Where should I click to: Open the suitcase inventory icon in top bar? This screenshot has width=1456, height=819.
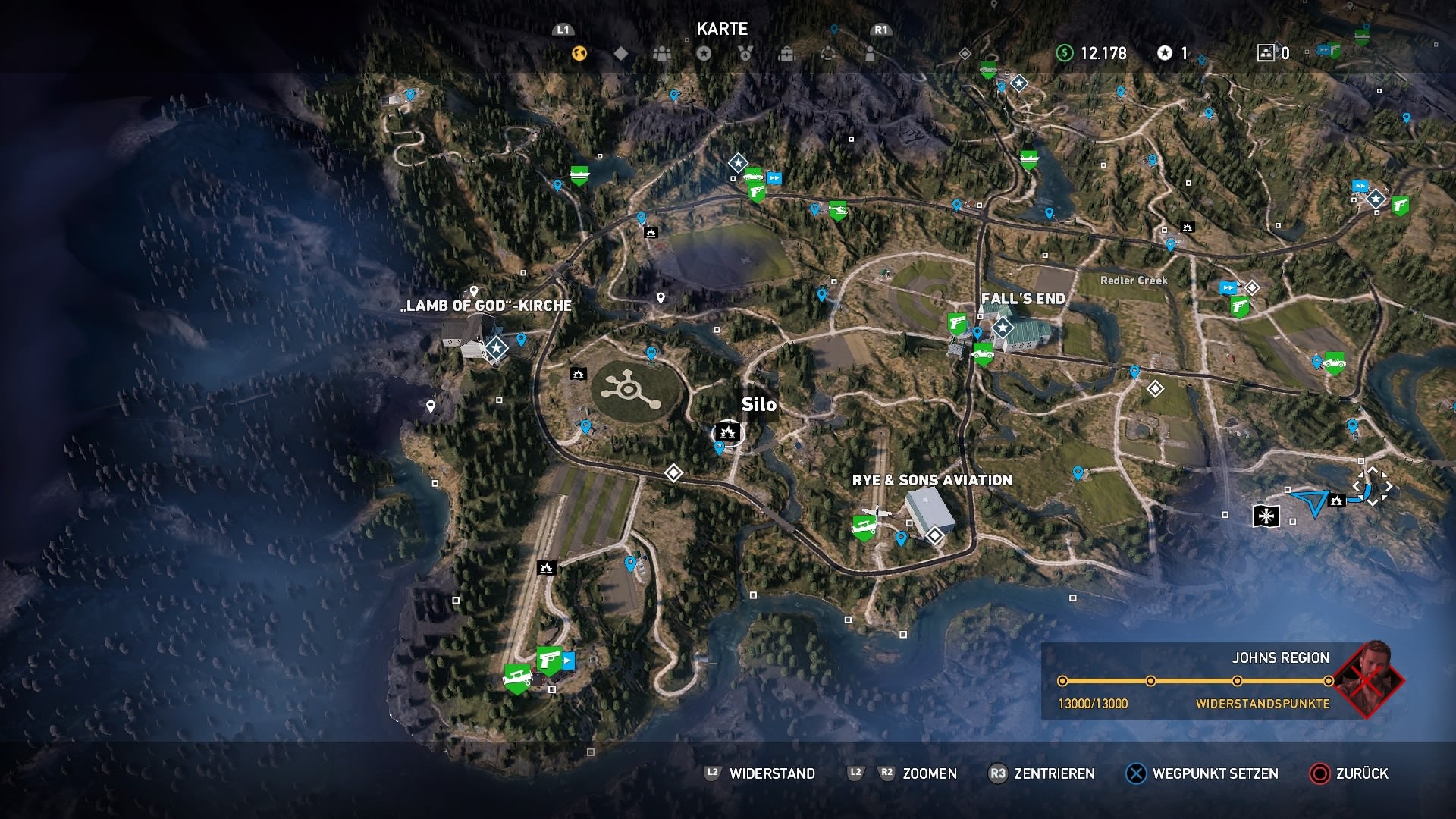pyautogui.click(x=786, y=55)
